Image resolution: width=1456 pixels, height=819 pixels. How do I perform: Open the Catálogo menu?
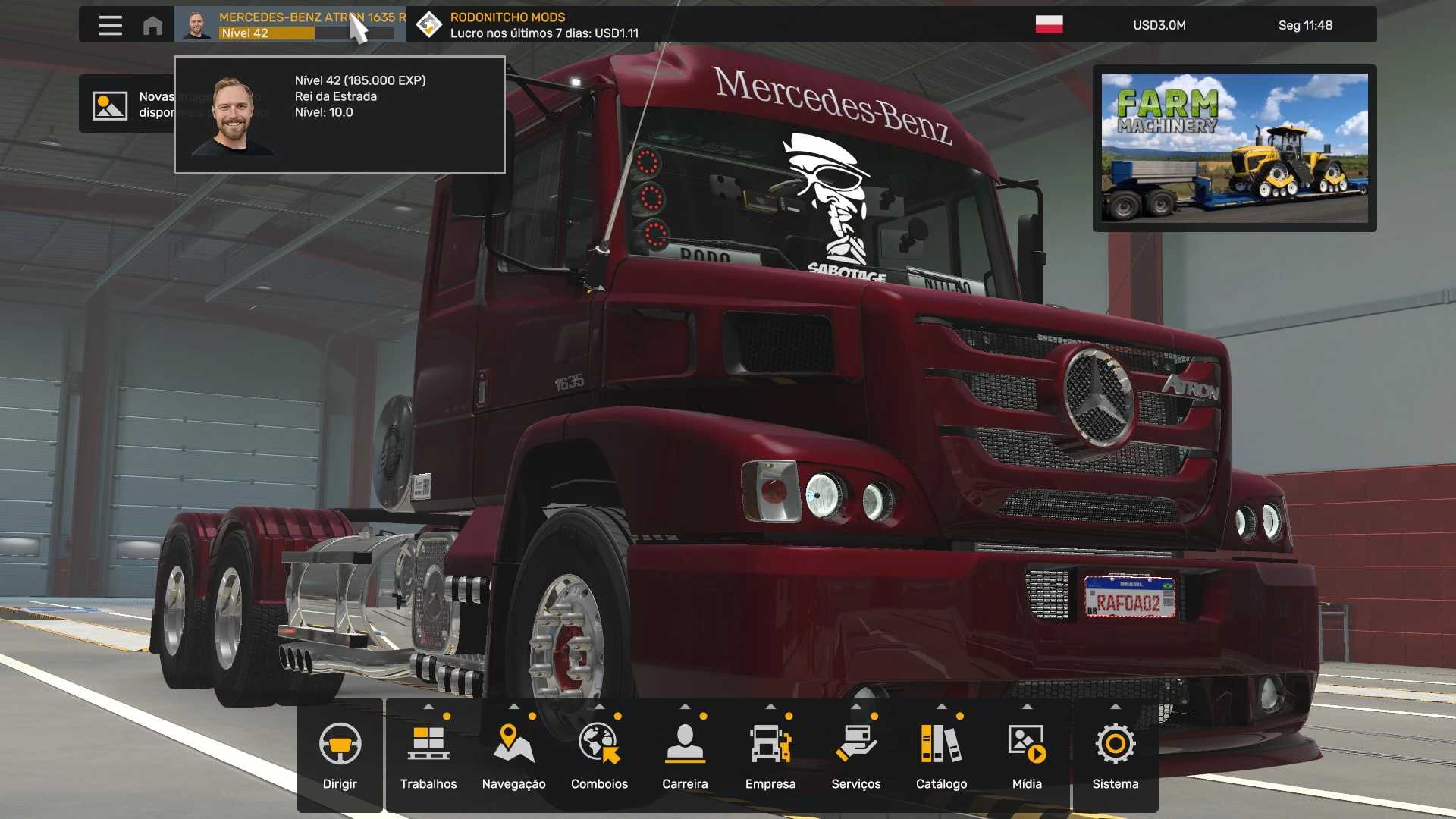[941, 755]
